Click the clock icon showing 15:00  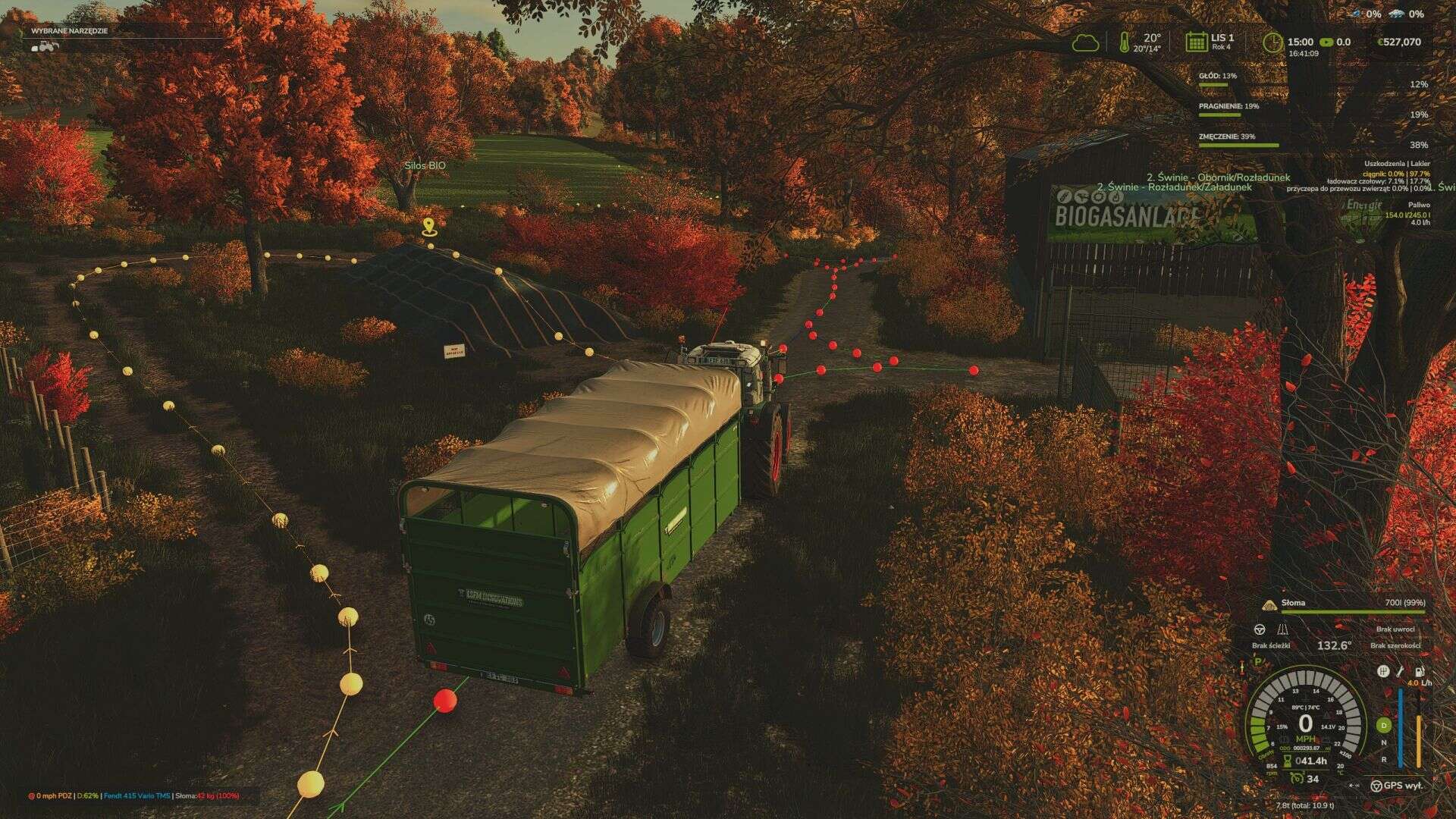point(1274,42)
